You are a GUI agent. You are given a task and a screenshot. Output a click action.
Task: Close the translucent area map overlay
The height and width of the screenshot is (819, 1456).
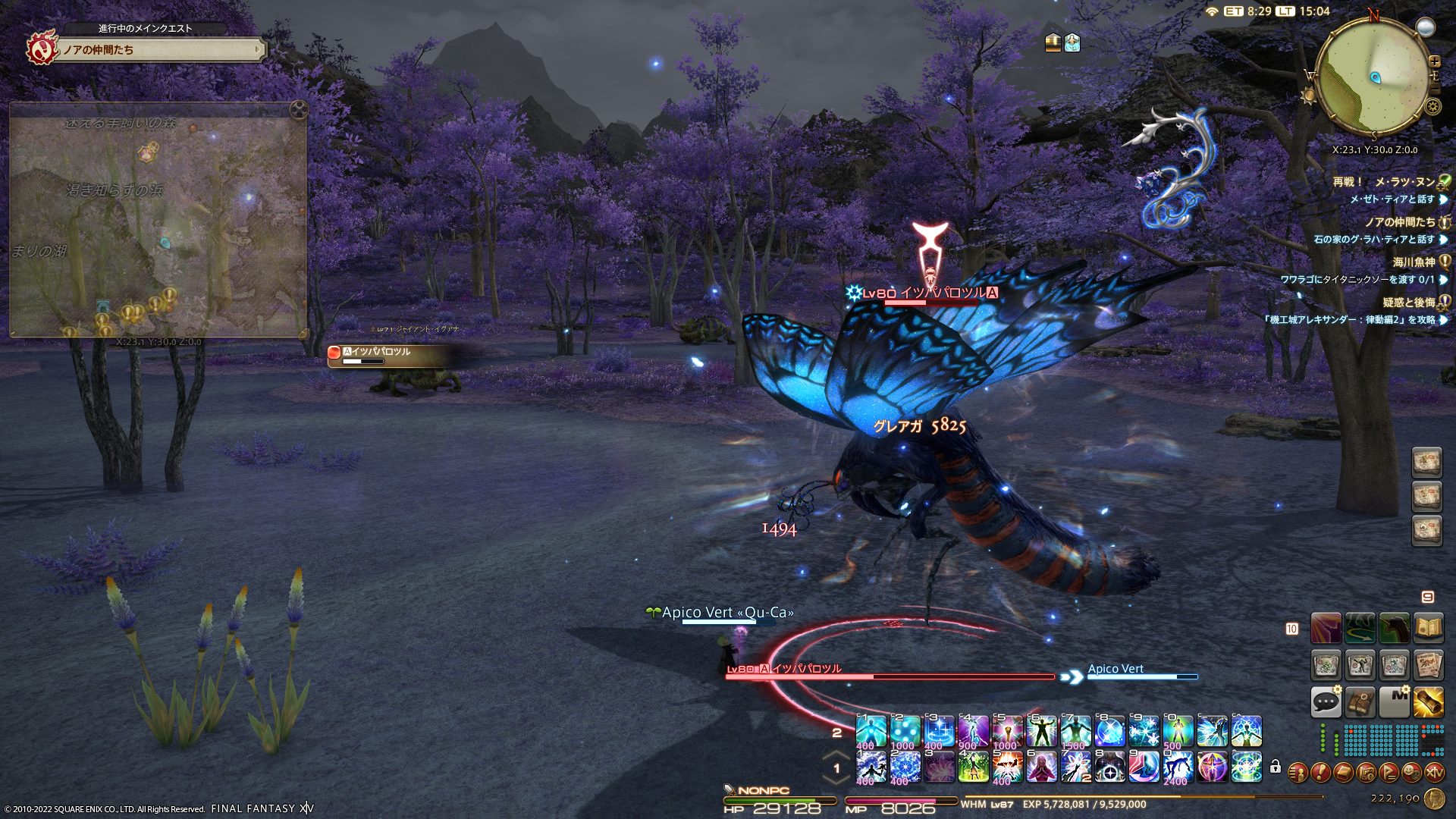(x=299, y=110)
